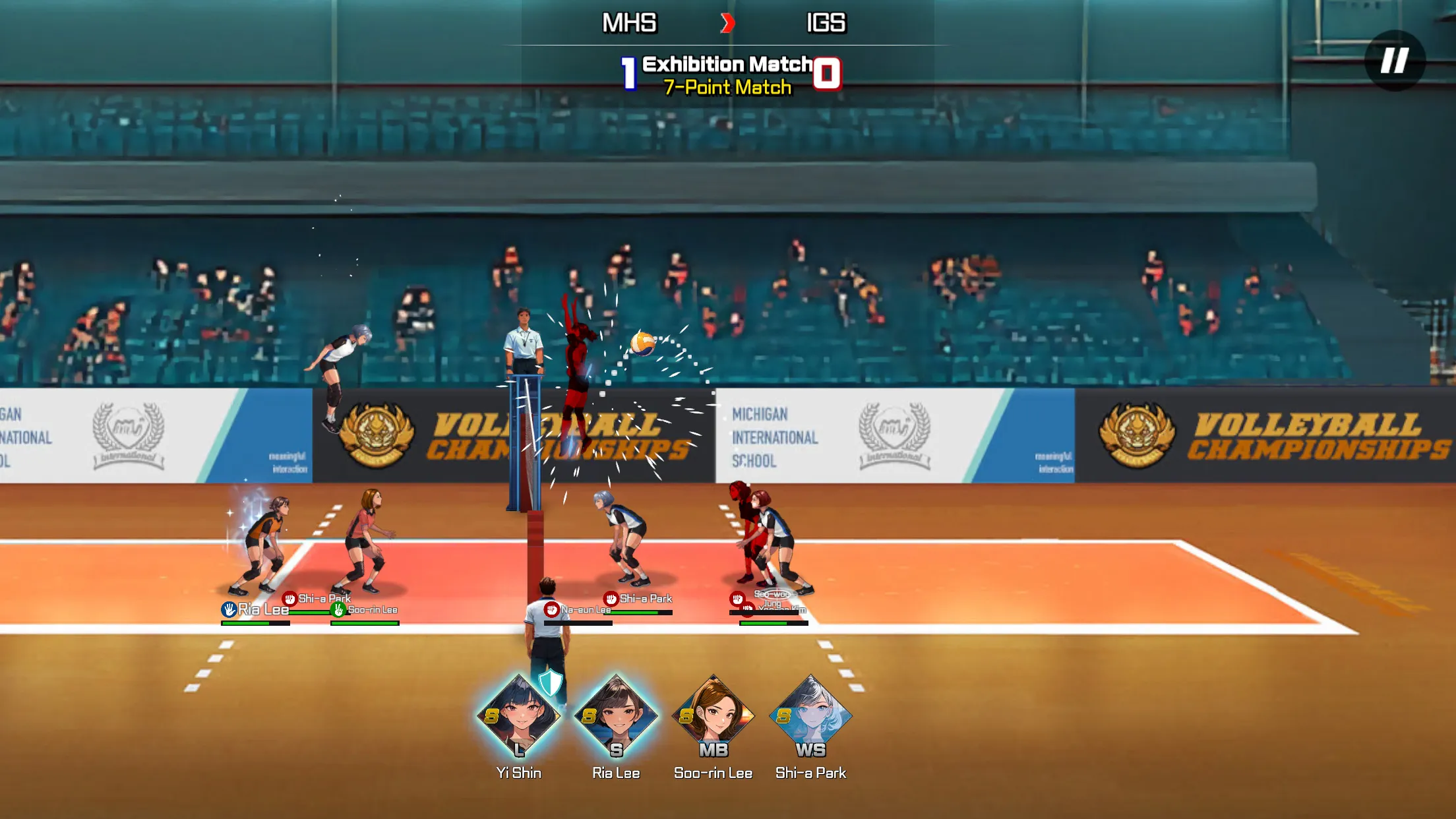This screenshot has width=1456, height=819.
Task: Select the MHS team name on the scoreboard
Action: coord(628,22)
